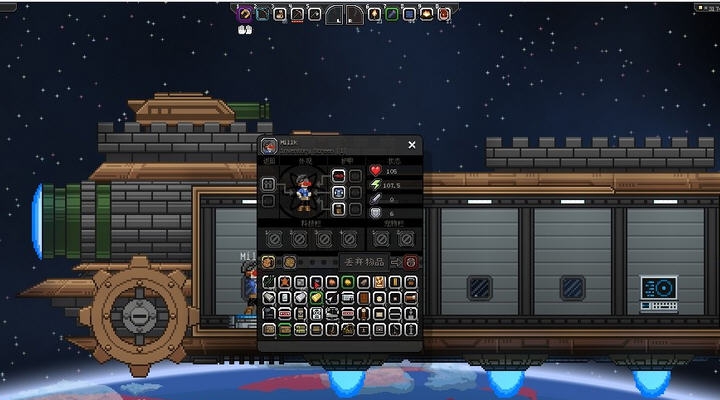Viewport: 720px width, 400px height.
Task: Select the chest armor equipment slot
Action: point(338,192)
